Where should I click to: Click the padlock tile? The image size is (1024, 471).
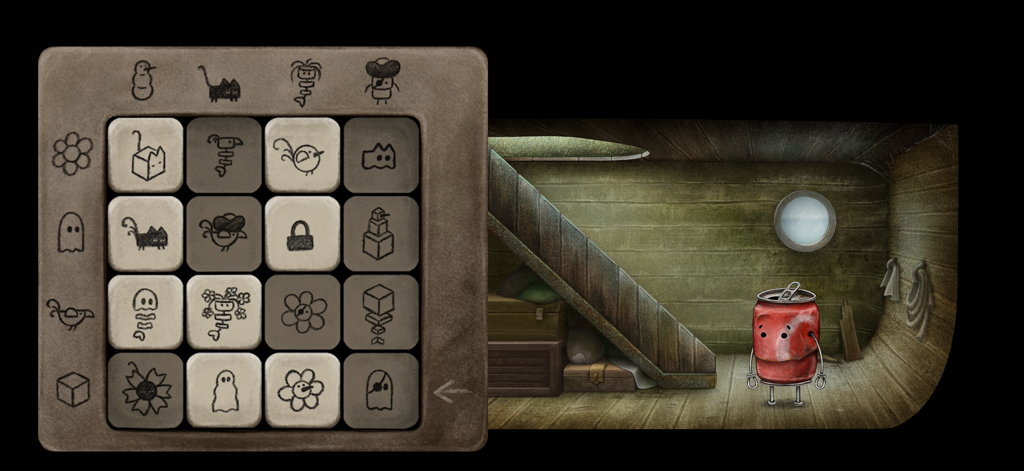pyautogui.click(x=302, y=233)
